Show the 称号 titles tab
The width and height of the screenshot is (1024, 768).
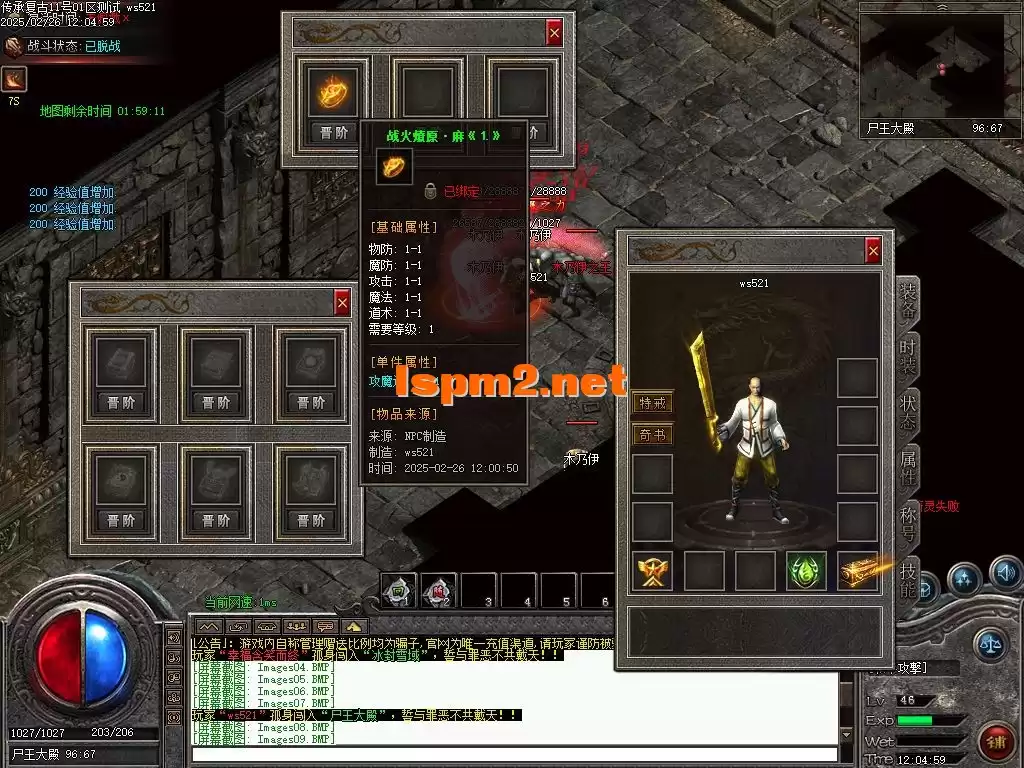[x=907, y=523]
